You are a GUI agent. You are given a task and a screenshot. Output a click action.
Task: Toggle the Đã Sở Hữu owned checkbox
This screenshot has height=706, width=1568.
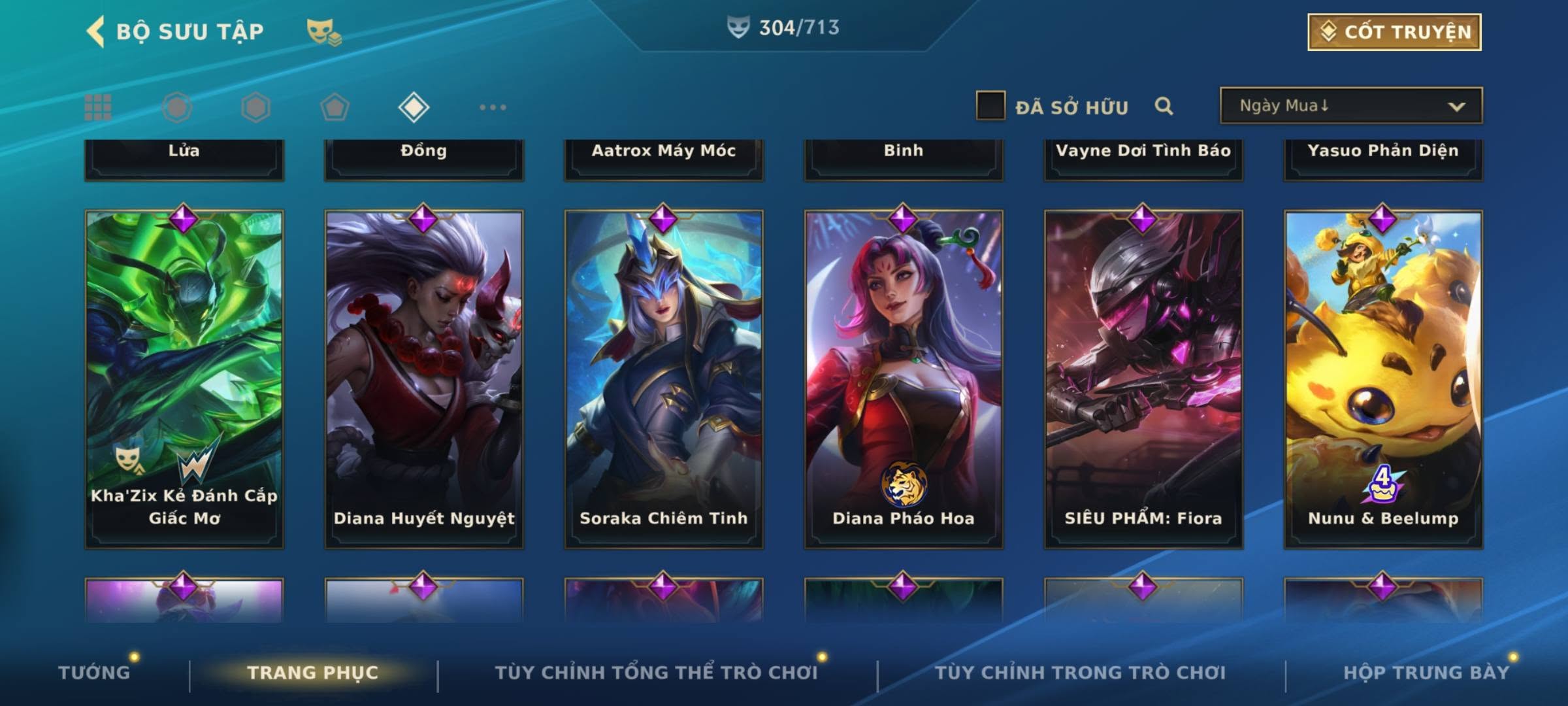pyautogui.click(x=990, y=106)
